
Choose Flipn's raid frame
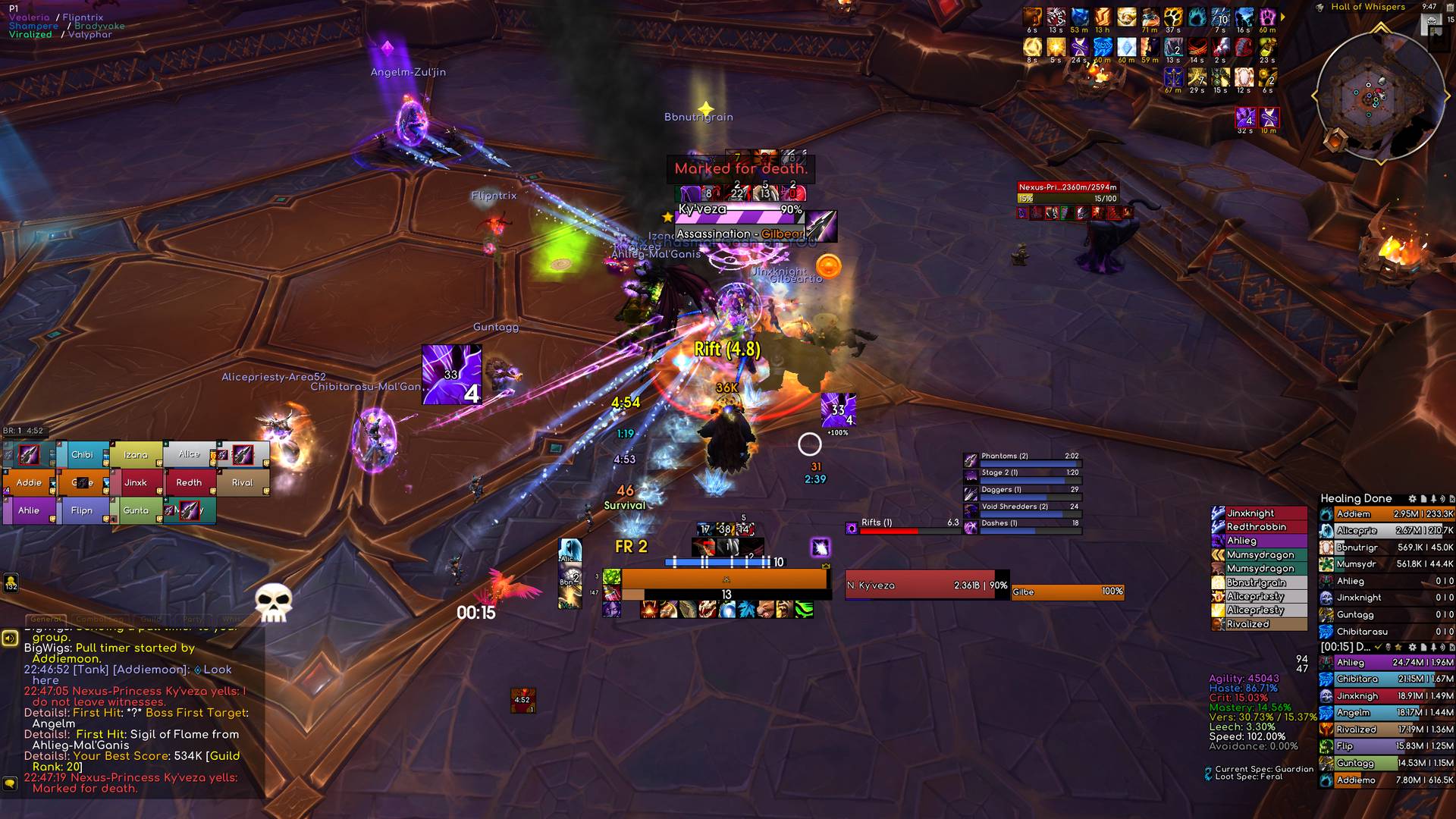coord(82,511)
